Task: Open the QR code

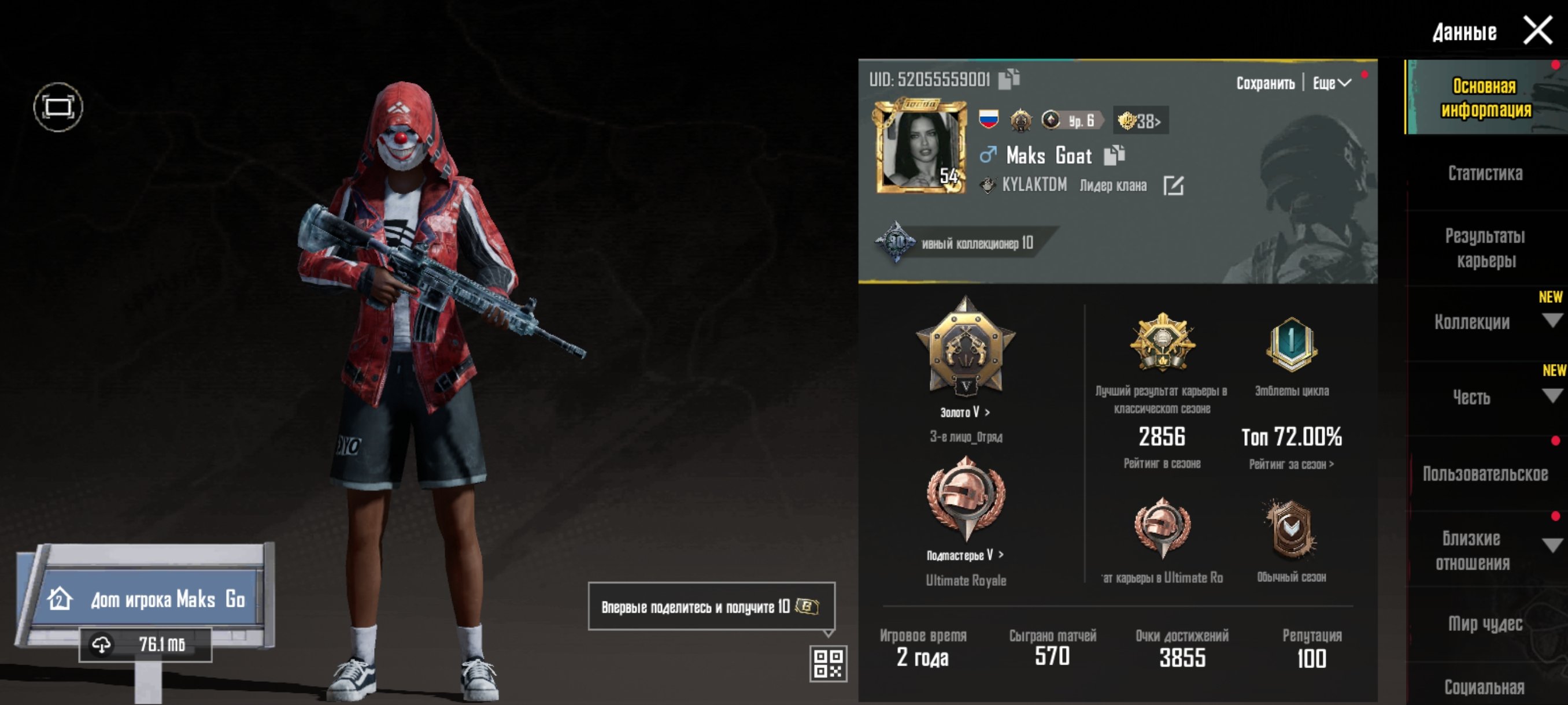Action: tap(828, 663)
